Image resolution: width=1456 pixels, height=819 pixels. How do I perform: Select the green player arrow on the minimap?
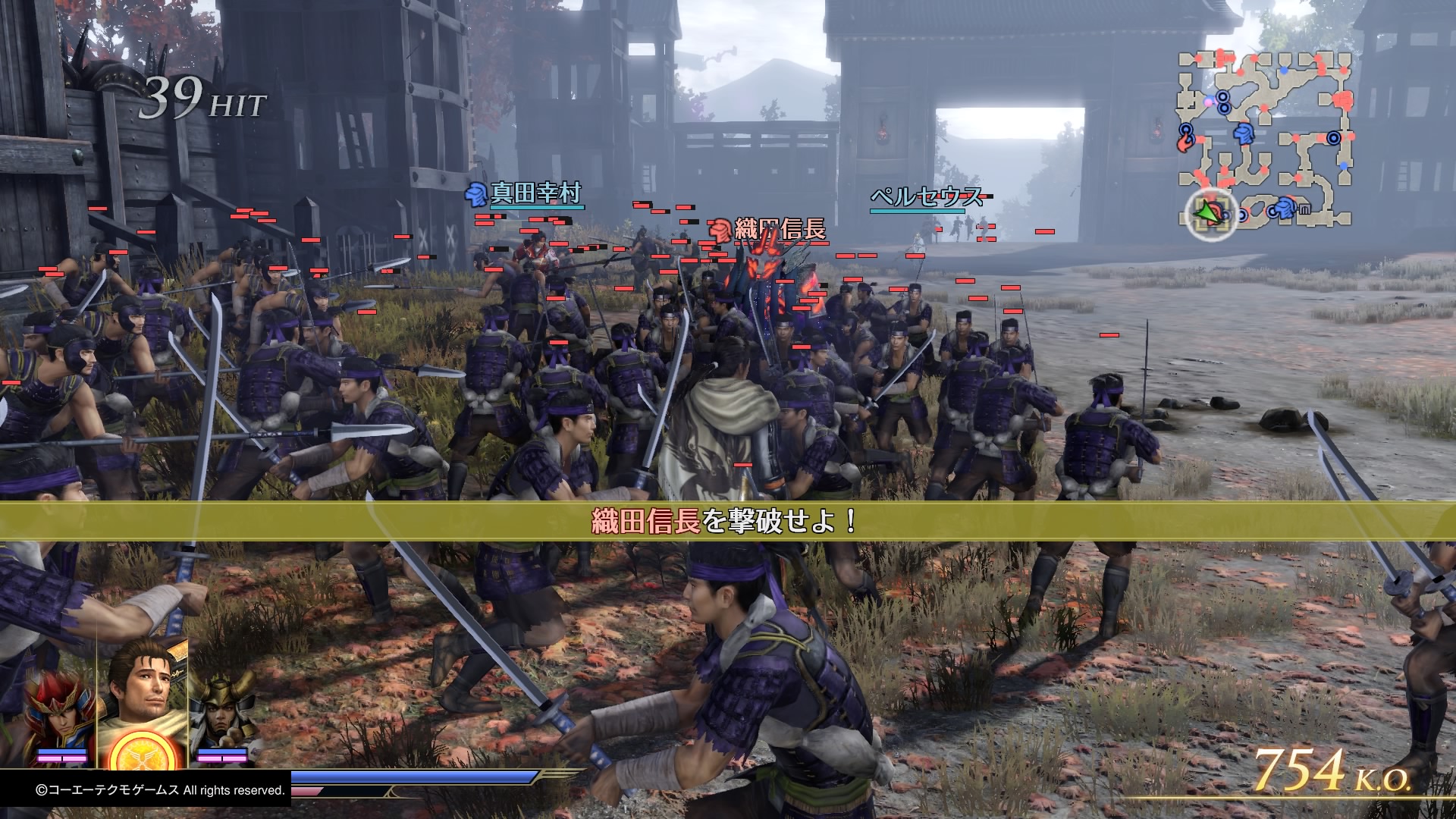(x=1206, y=212)
